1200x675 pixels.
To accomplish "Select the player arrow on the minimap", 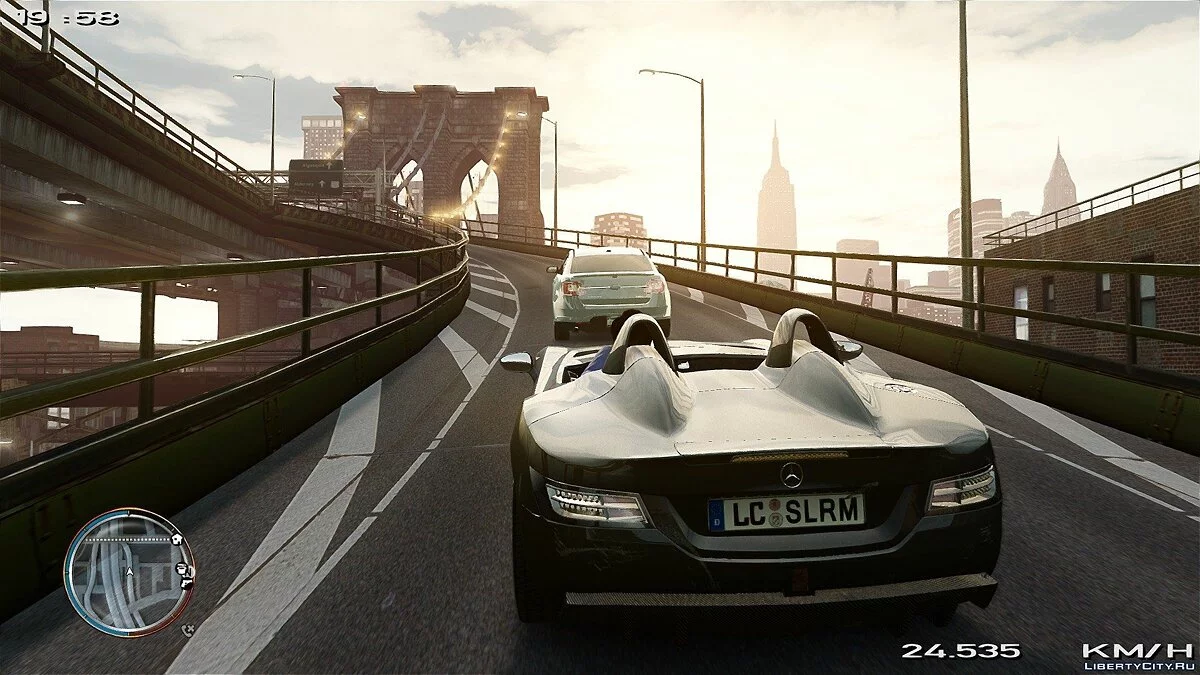I will tap(129, 571).
